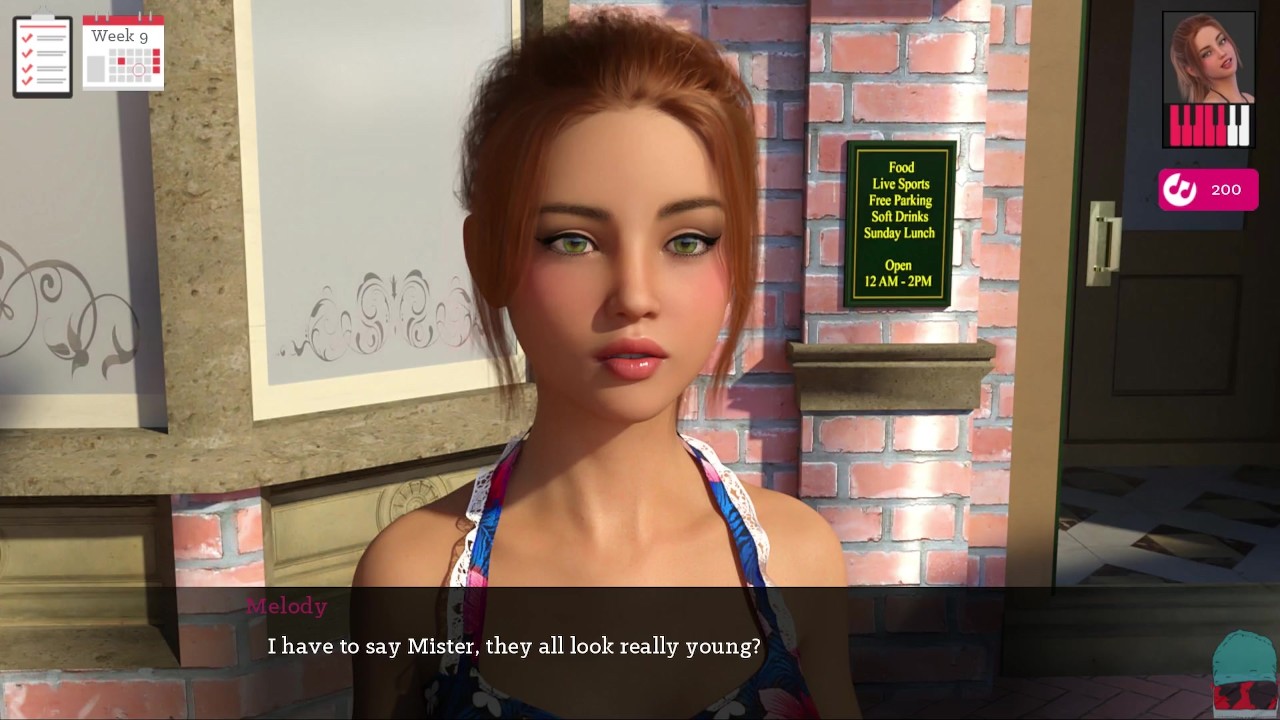
Task: Open the Week 9 calendar
Action: (123, 52)
